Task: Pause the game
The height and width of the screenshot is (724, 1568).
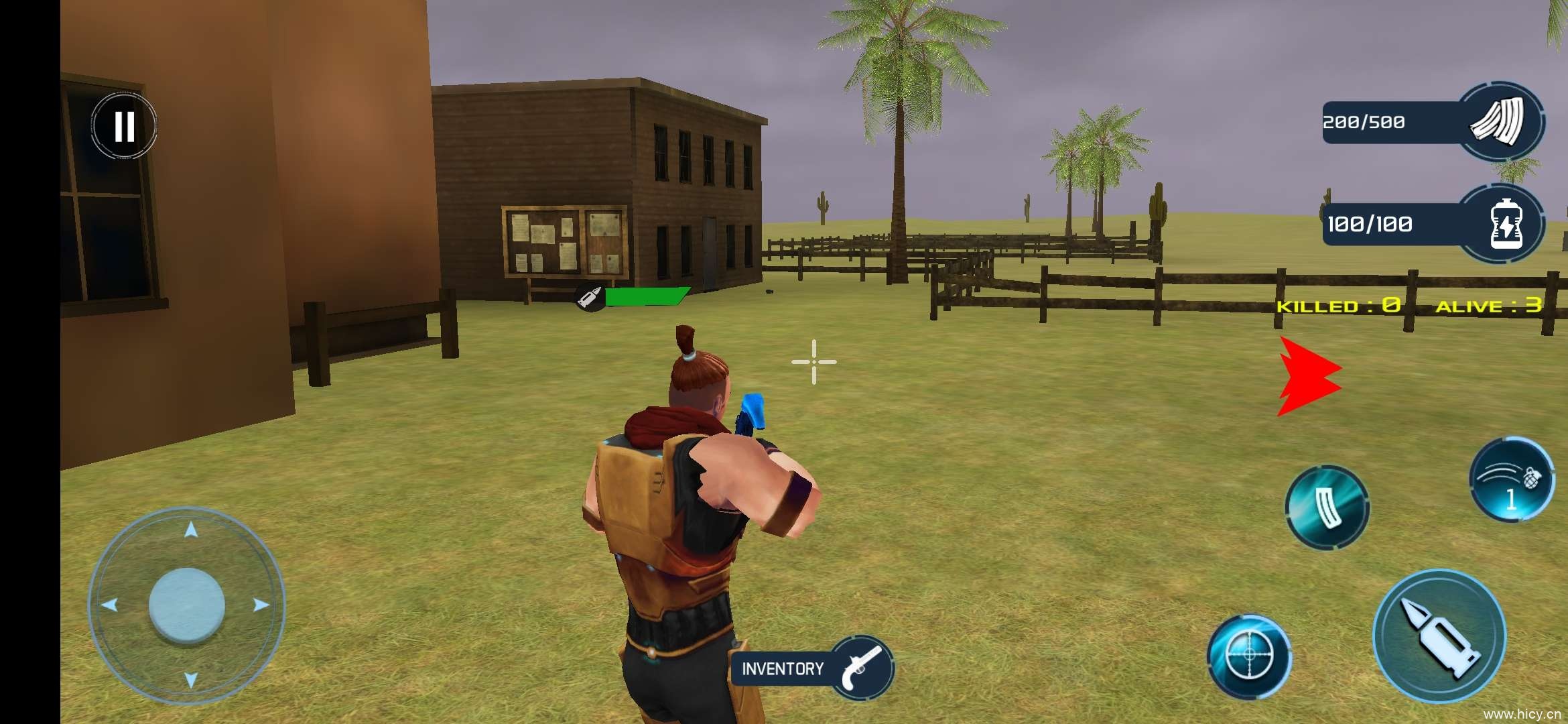Action: coord(124,125)
